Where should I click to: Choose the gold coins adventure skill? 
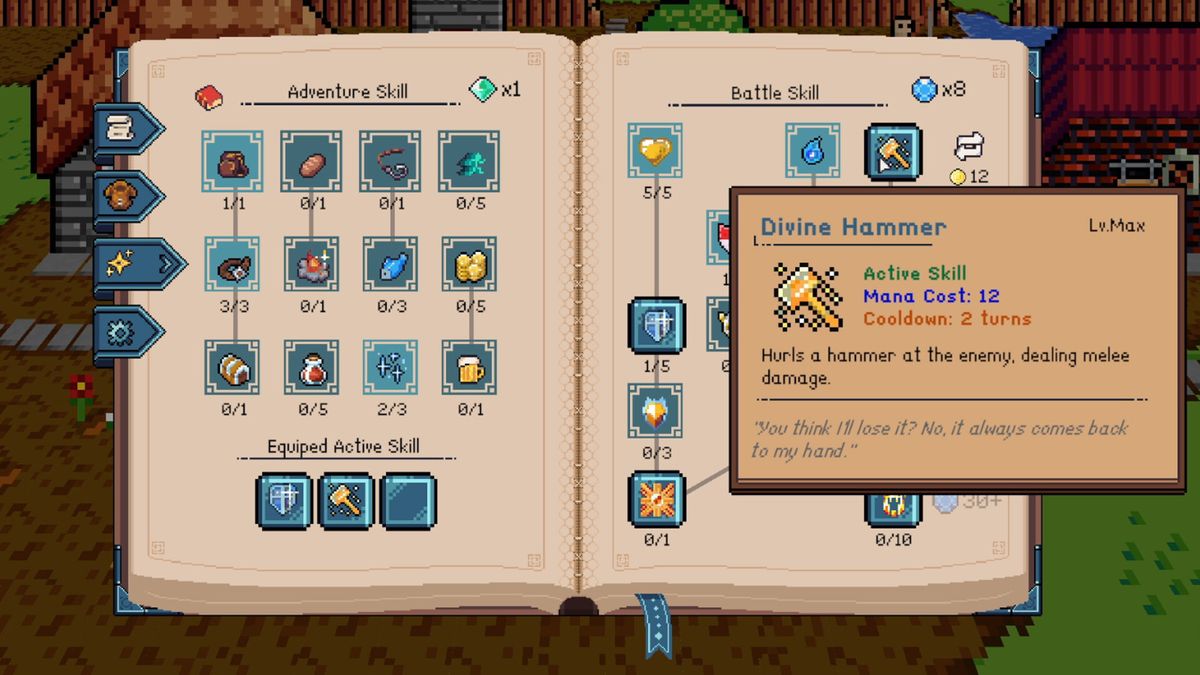coord(468,264)
